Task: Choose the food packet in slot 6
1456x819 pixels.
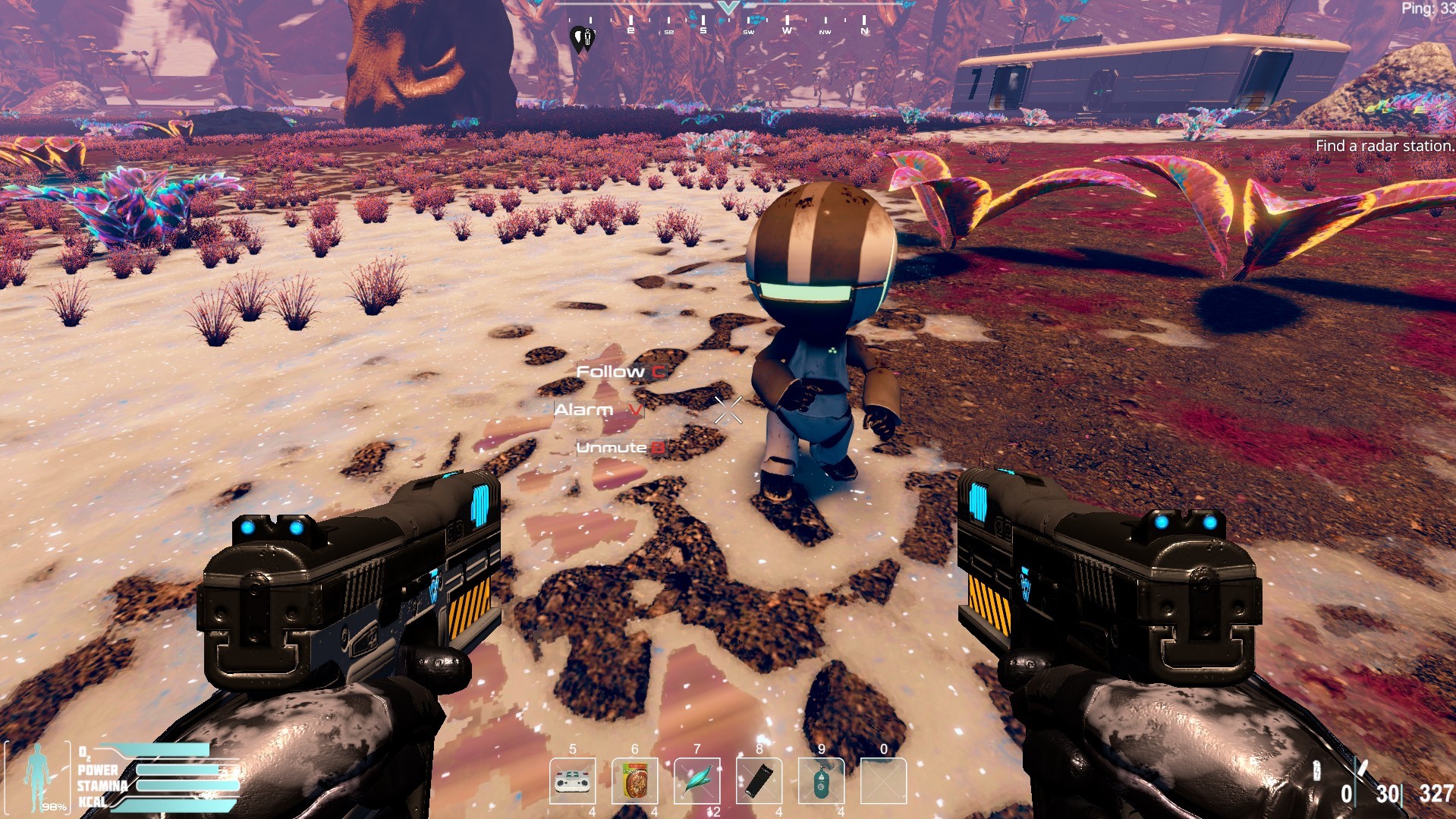Action: point(634,781)
